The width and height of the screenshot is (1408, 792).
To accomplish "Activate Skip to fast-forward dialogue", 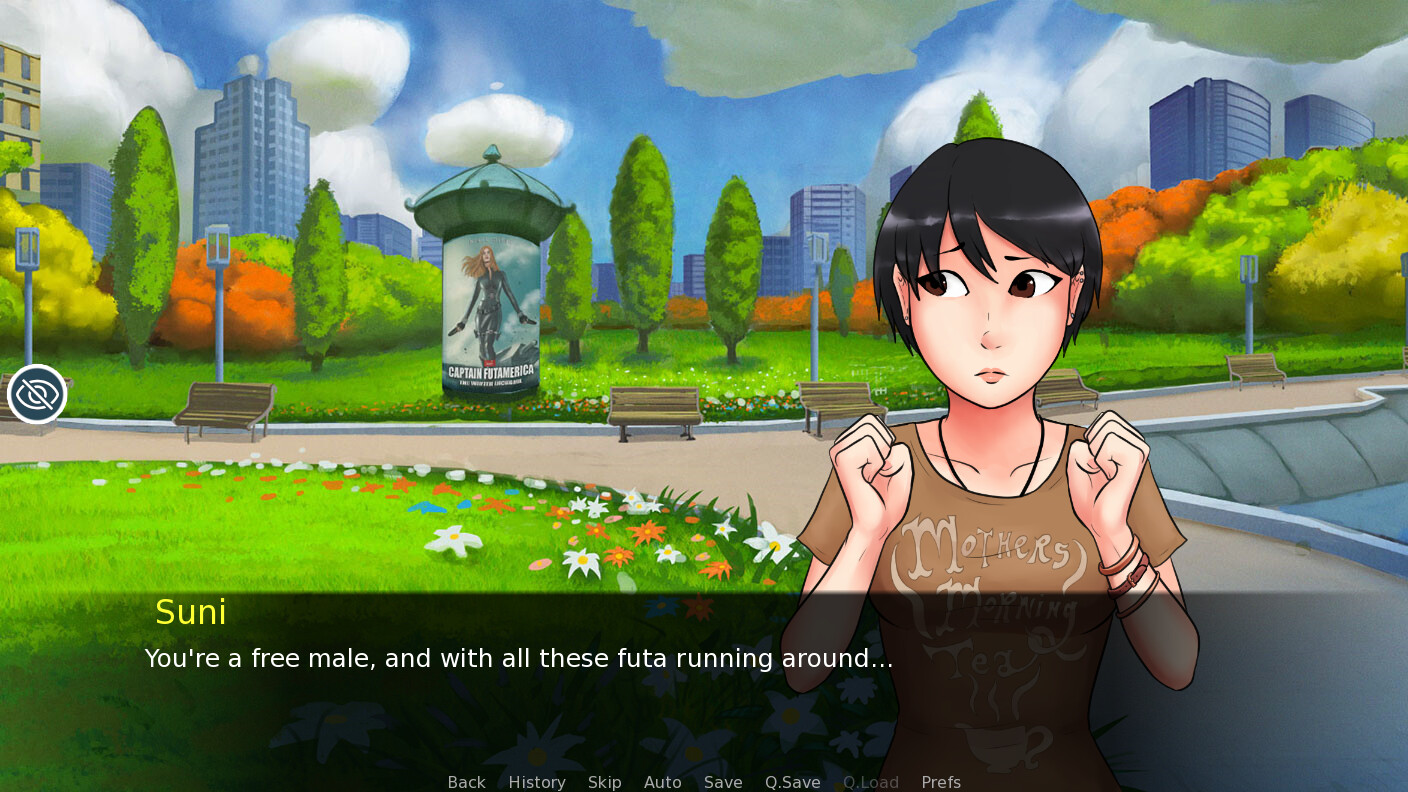I will tap(604, 782).
